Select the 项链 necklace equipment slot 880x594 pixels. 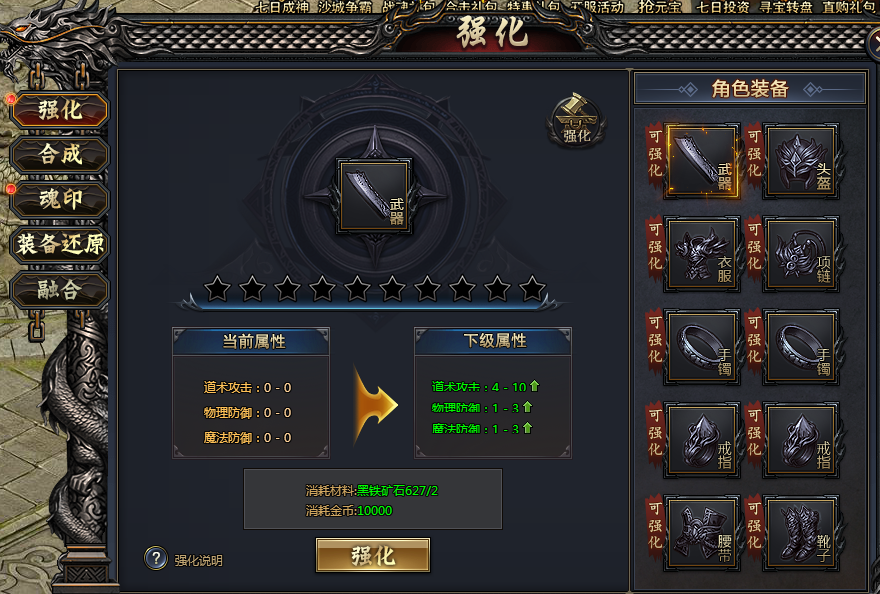(x=800, y=253)
